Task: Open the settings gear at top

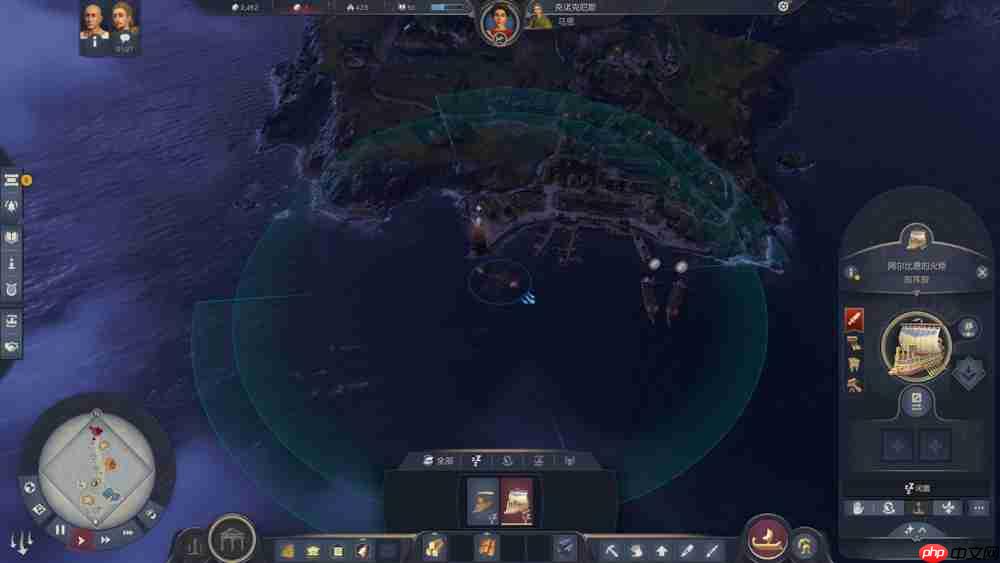Action: (x=783, y=6)
